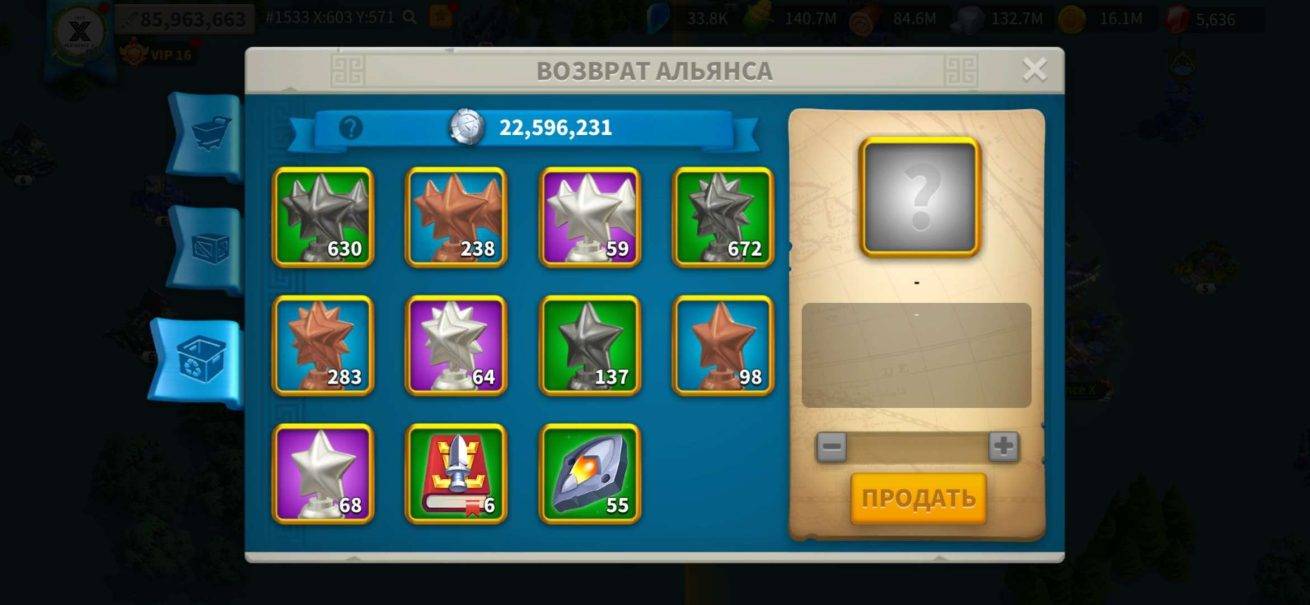This screenshot has height=605, width=1310.
Task: Show help via the question mark icon
Action: click(x=351, y=128)
